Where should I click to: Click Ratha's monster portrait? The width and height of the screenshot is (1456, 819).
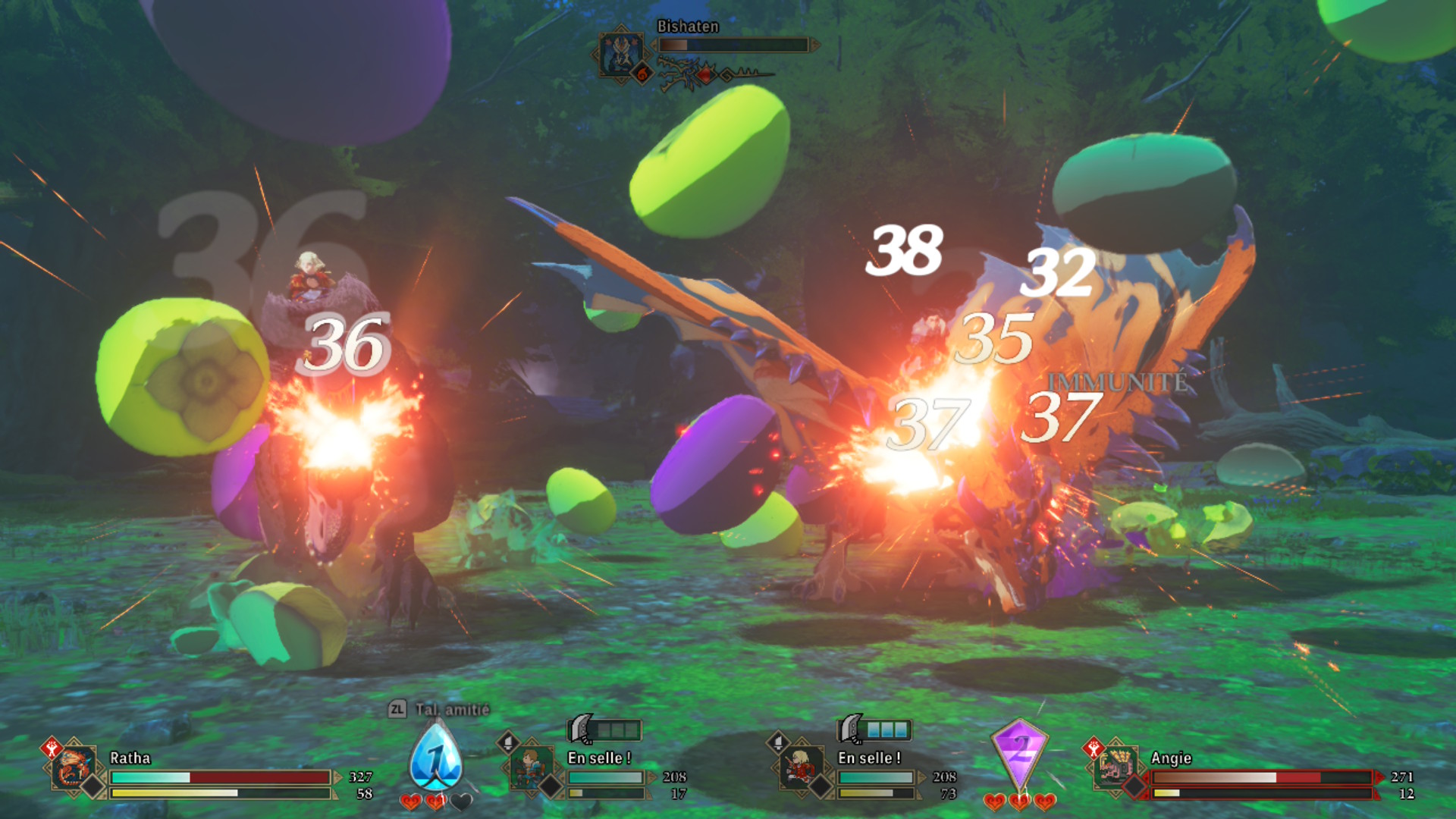click(74, 768)
